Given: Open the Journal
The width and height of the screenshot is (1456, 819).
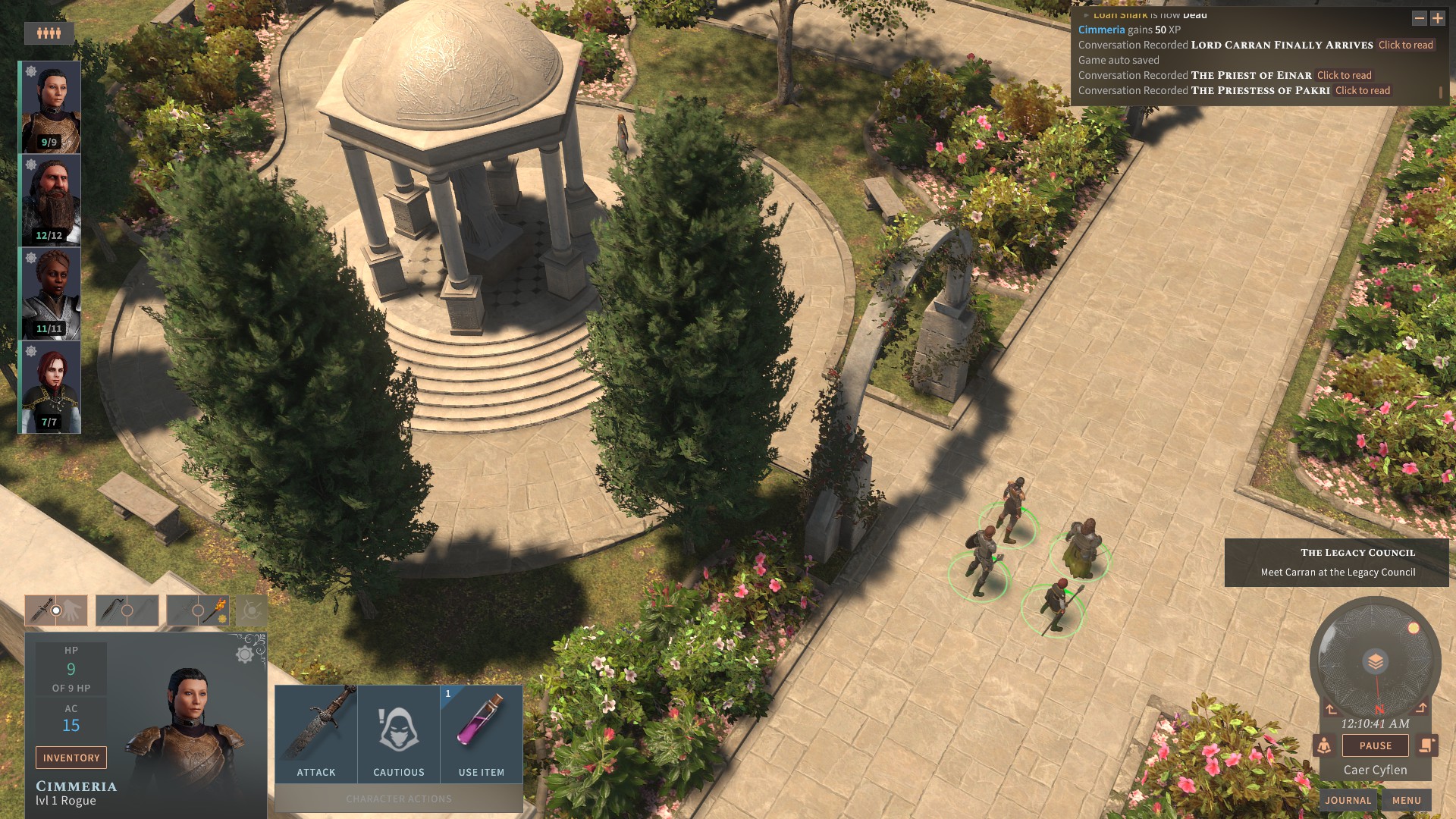Looking at the screenshot, I should pos(1348,800).
